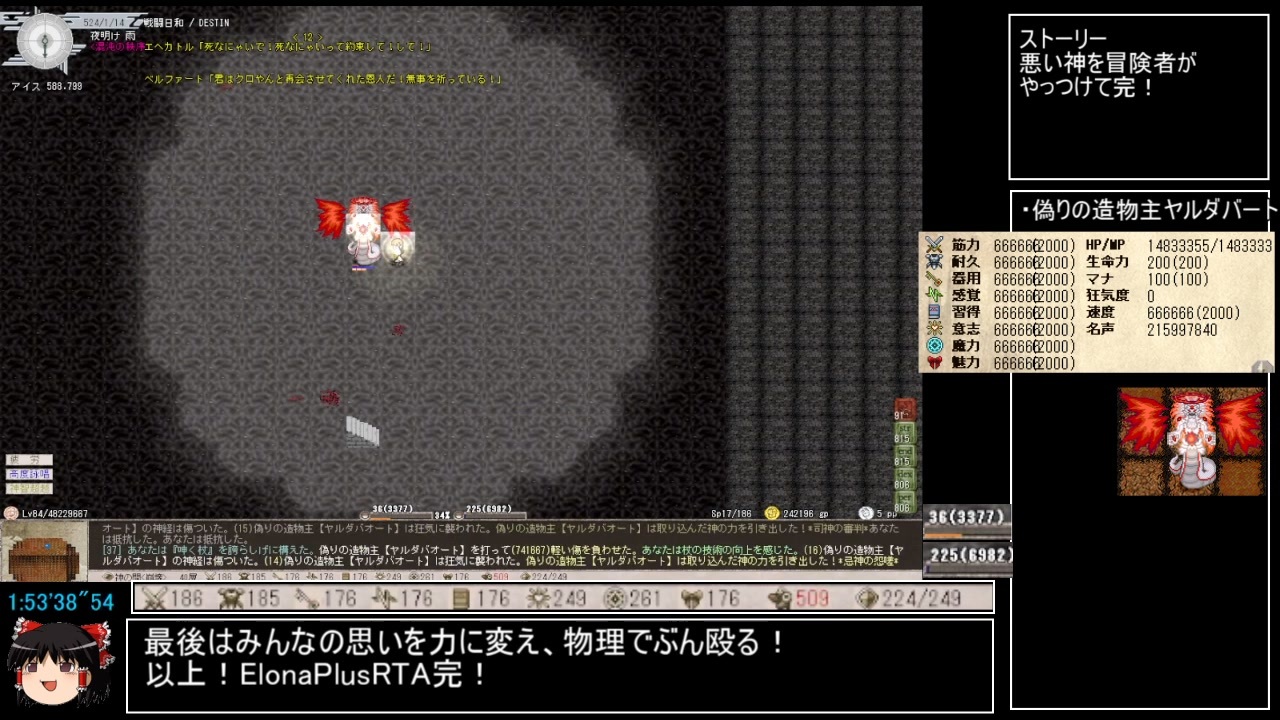Click the 習得 book stat icon
The image size is (1280, 720).
click(x=932, y=310)
